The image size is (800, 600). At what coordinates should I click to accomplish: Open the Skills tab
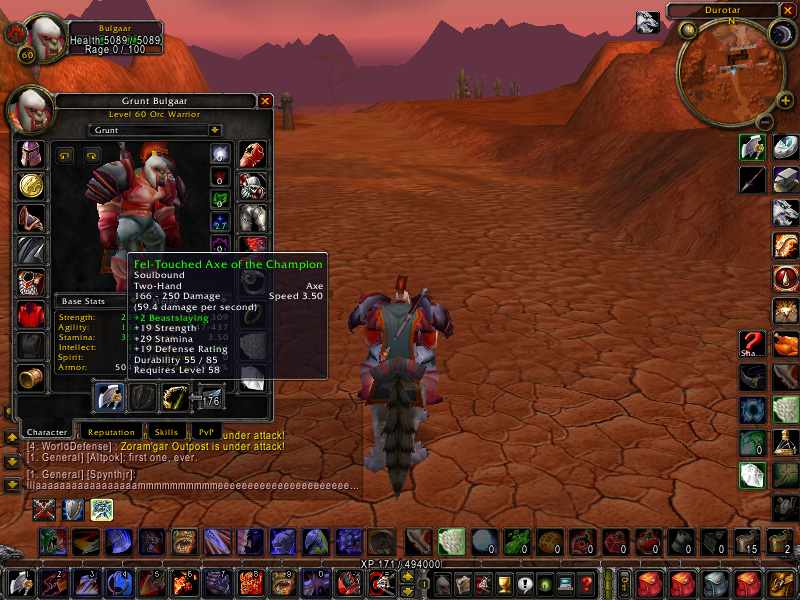coord(165,432)
